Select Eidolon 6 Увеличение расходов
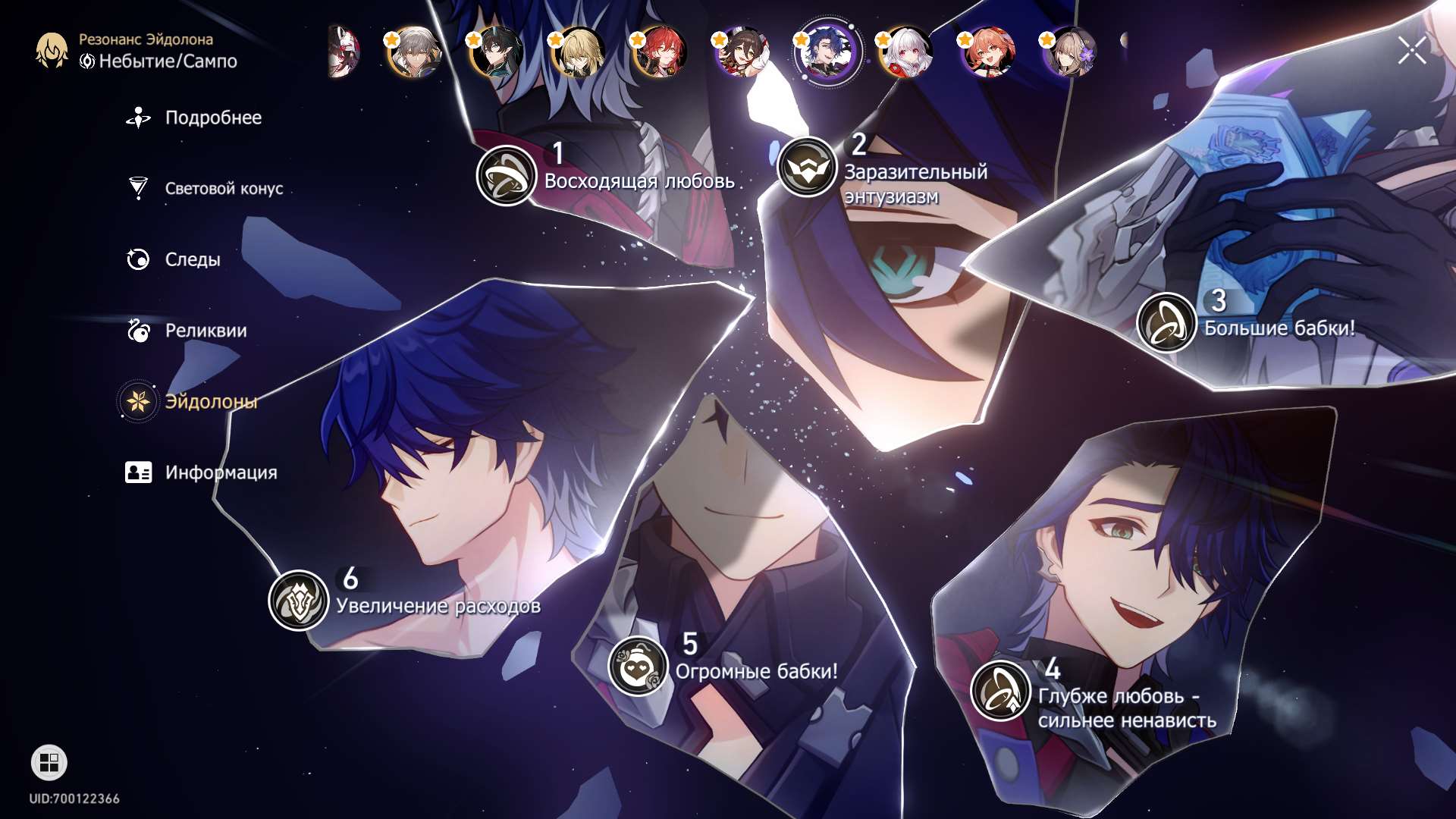The width and height of the screenshot is (1456, 819). tap(299, 601)
